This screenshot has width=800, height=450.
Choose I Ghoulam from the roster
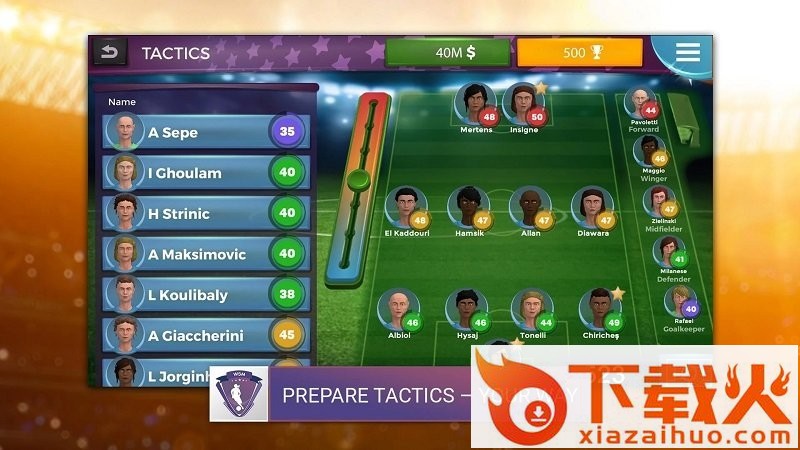(x=205, y=173)
